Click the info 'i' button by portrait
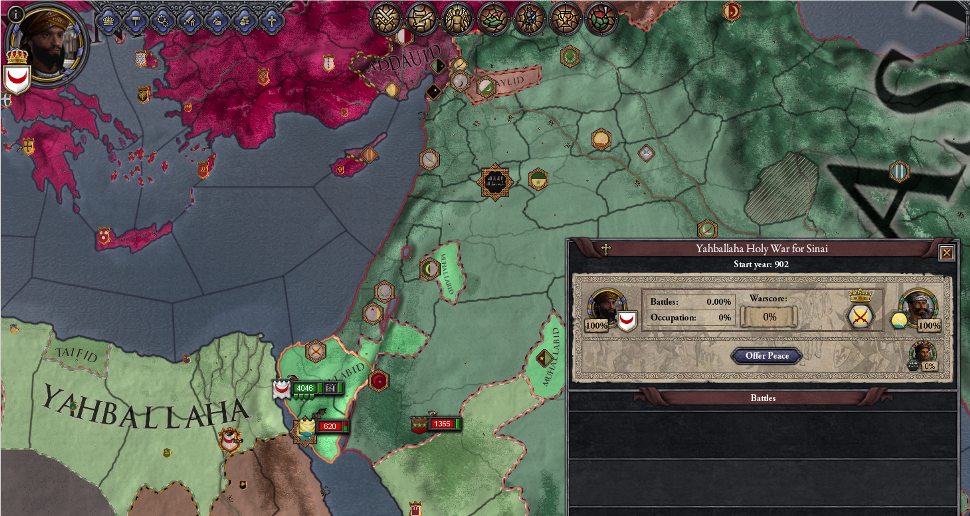The image size is (970, 516). (16, 12)
